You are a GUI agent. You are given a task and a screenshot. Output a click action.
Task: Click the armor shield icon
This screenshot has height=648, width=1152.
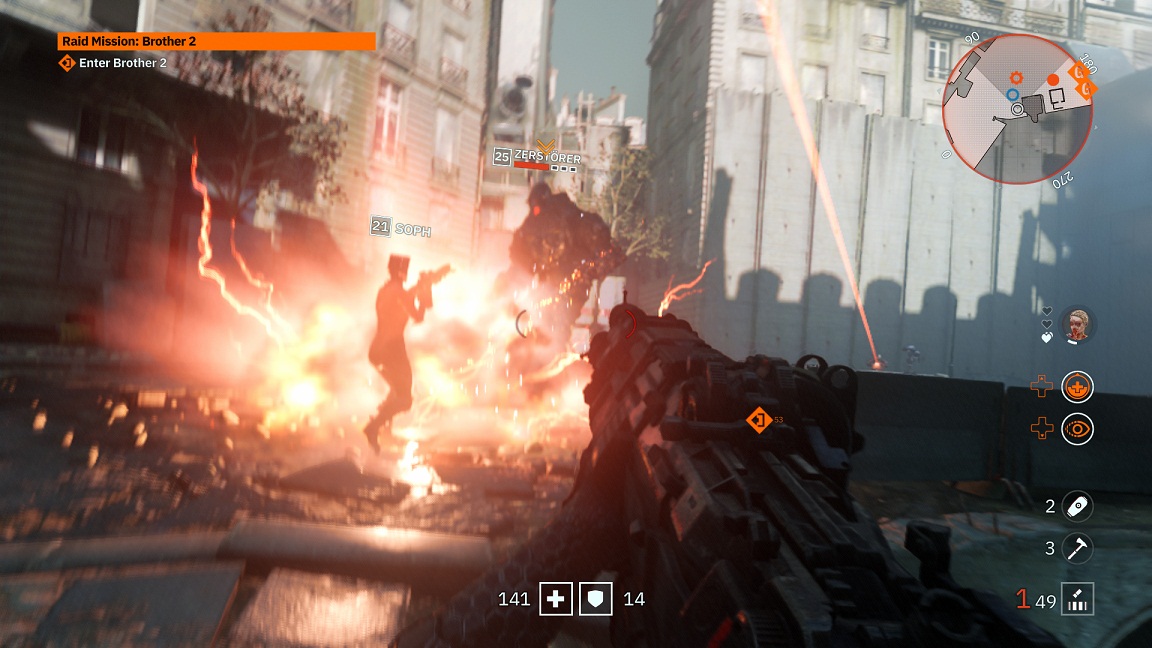coord(596,599)
